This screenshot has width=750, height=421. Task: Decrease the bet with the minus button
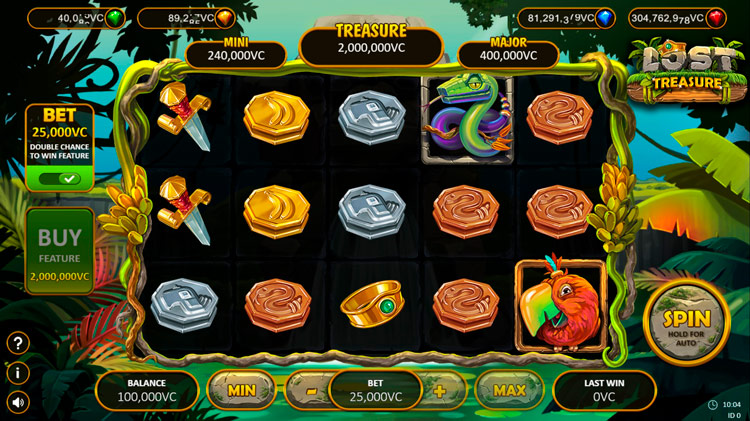click(312, 390)
